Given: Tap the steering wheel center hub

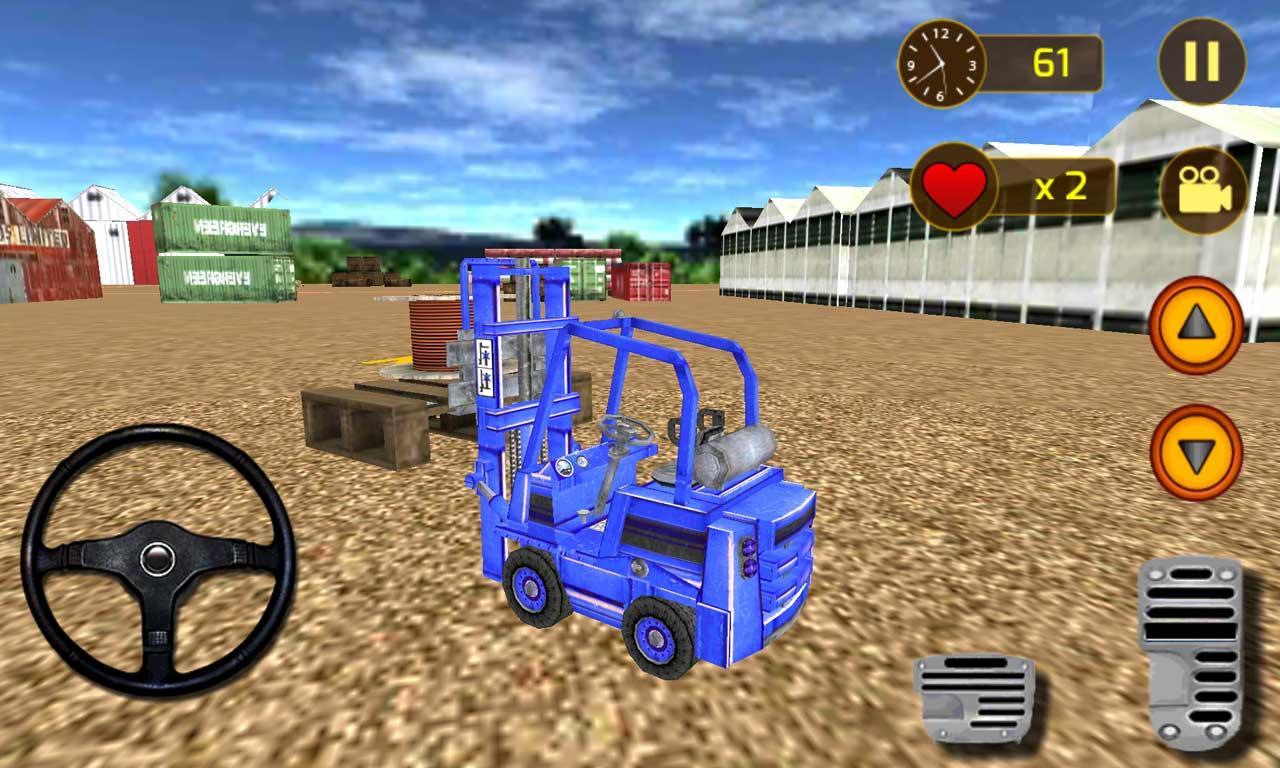Looking at the screenshot, I should (160, 557).
